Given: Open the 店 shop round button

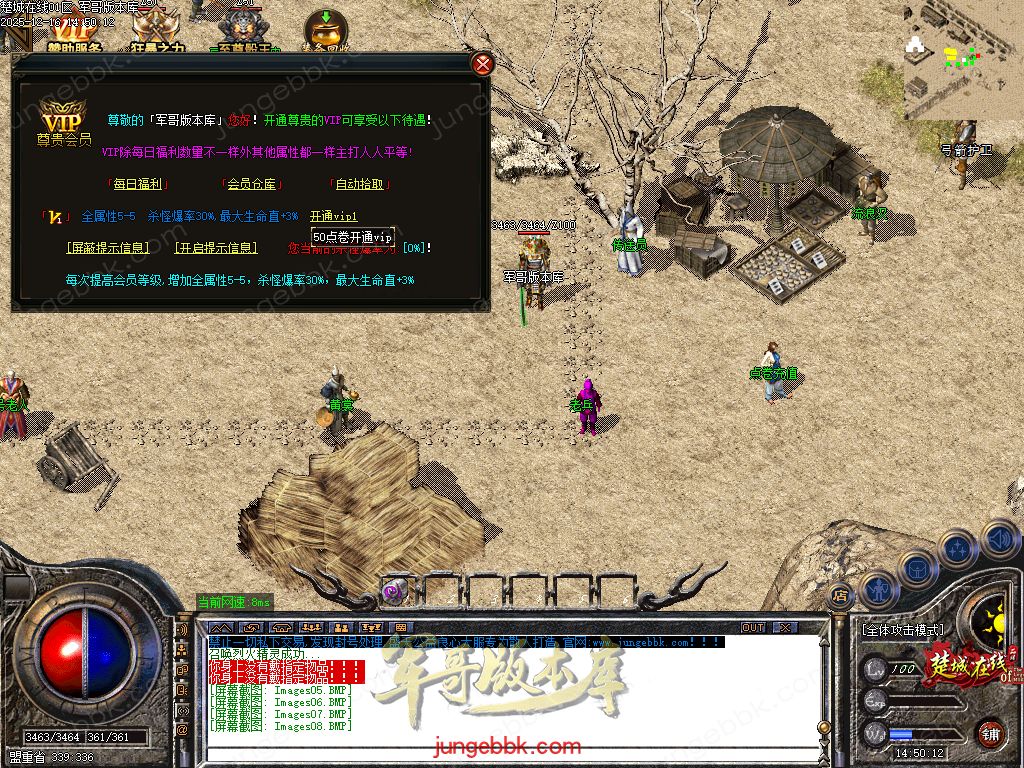Looking at the screenshot, I should [839, 593].
